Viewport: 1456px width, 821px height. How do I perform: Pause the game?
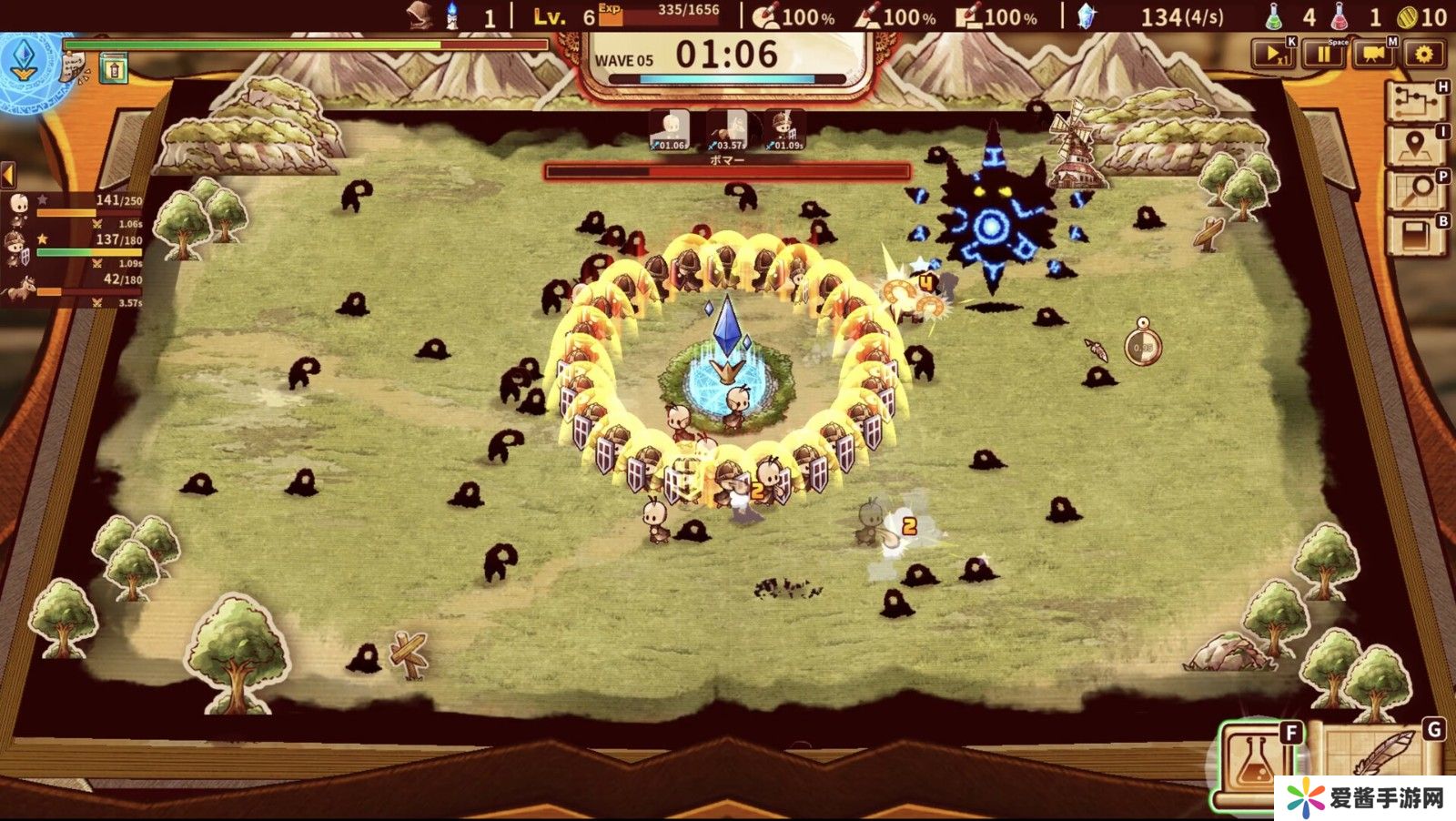click(x=1323, y=55)
